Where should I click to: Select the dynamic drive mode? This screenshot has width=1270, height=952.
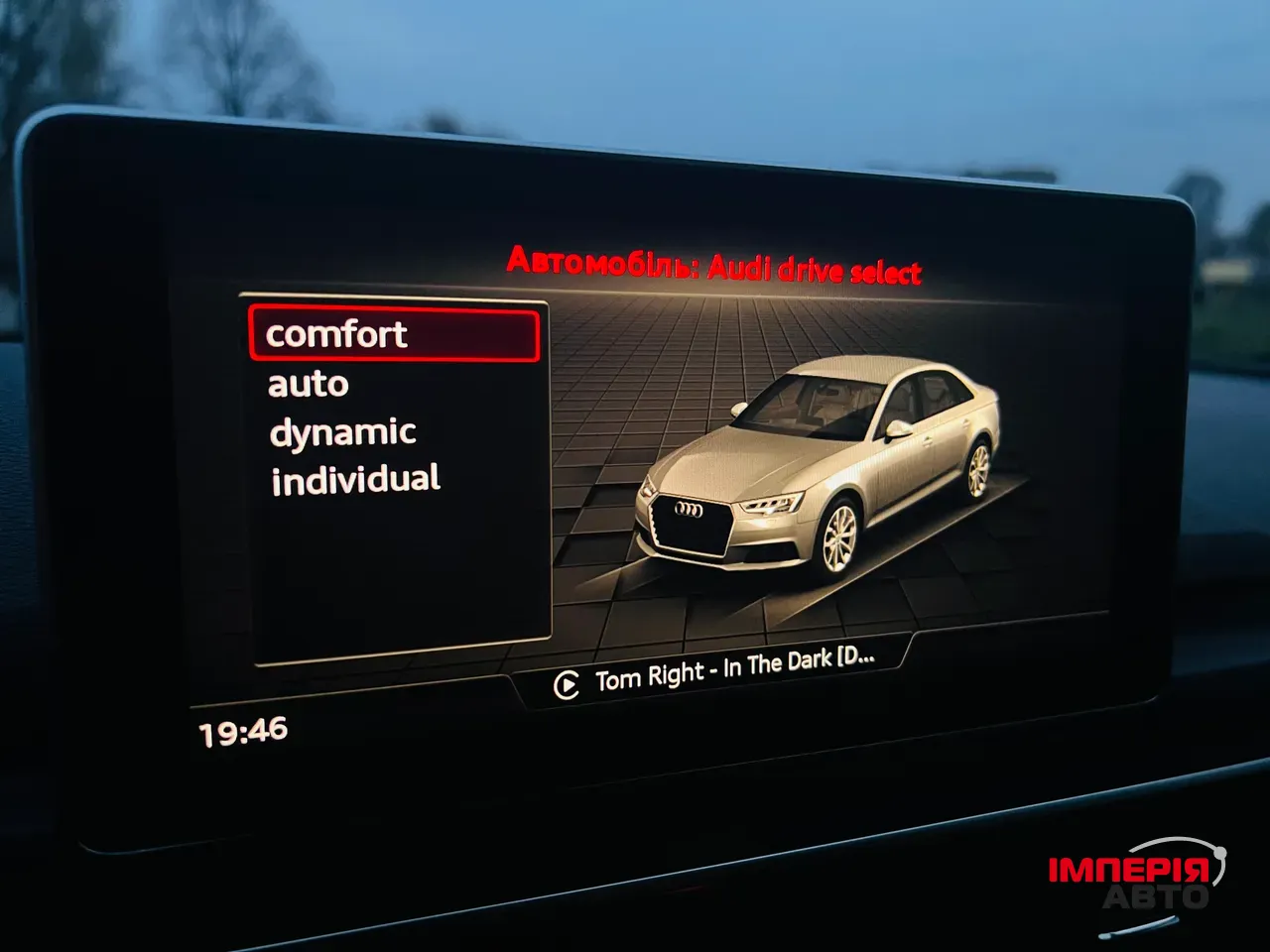pos(342,430)
